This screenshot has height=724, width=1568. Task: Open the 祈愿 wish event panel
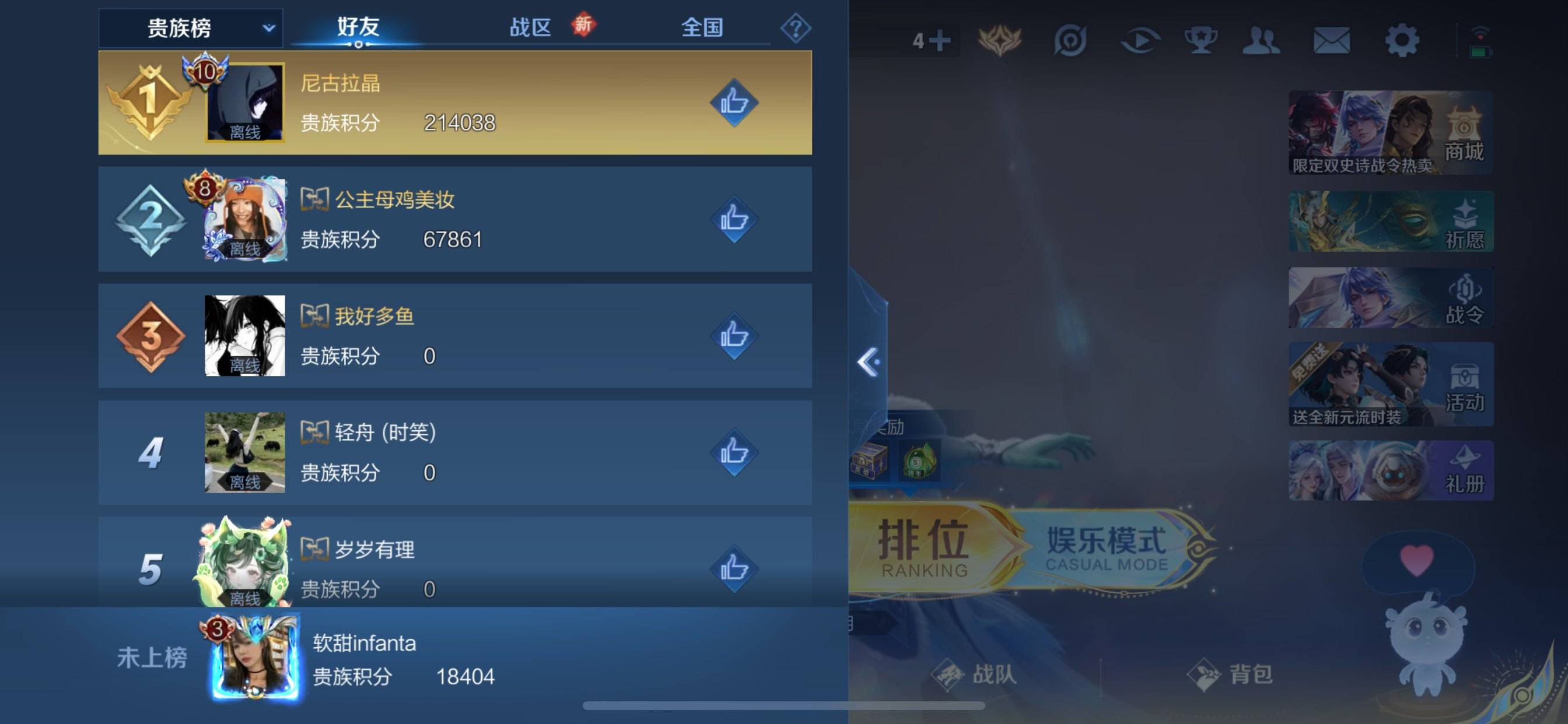point(1389,222)
